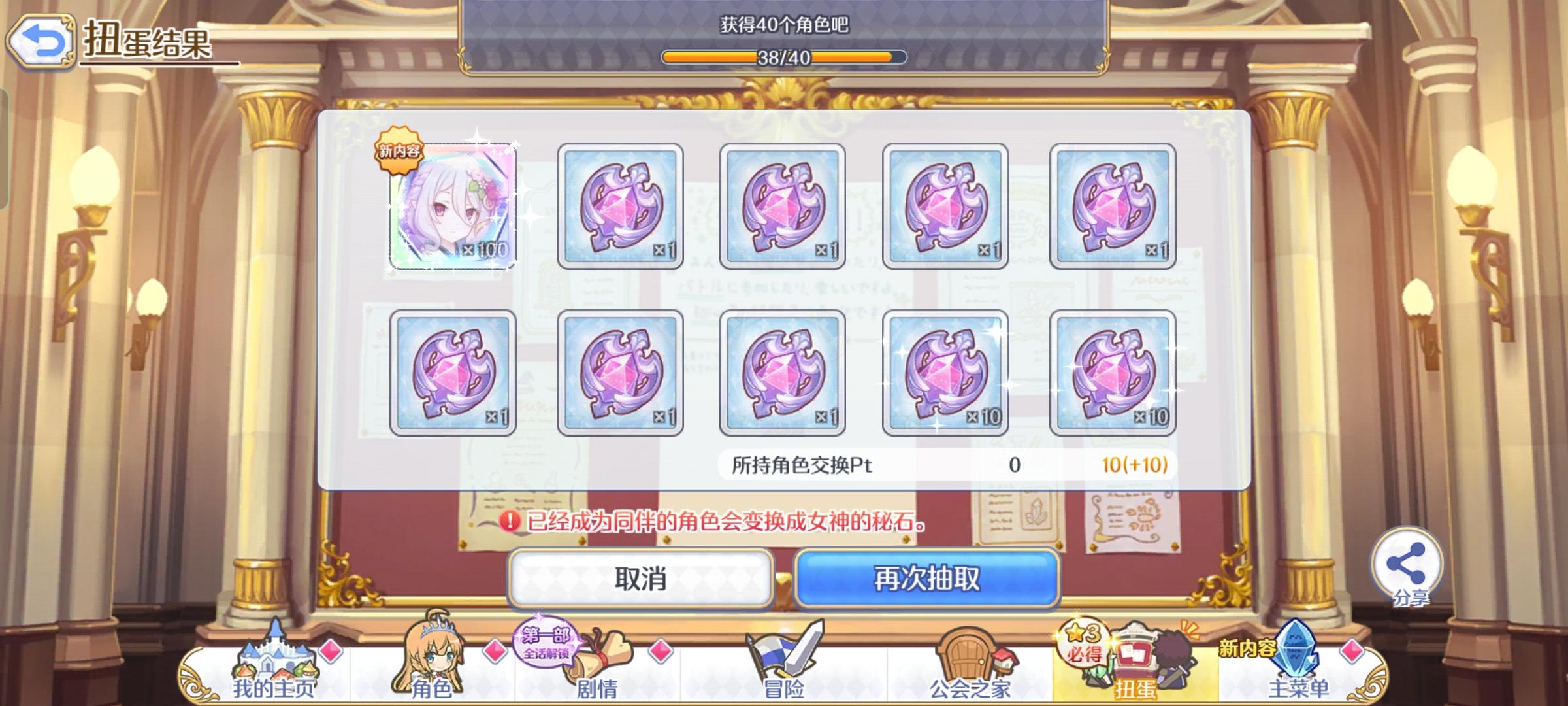Tap the 新内容 badge on the card
Image resolution: width=1568 pixels, height=706 pixels.
tap(398, 148)
